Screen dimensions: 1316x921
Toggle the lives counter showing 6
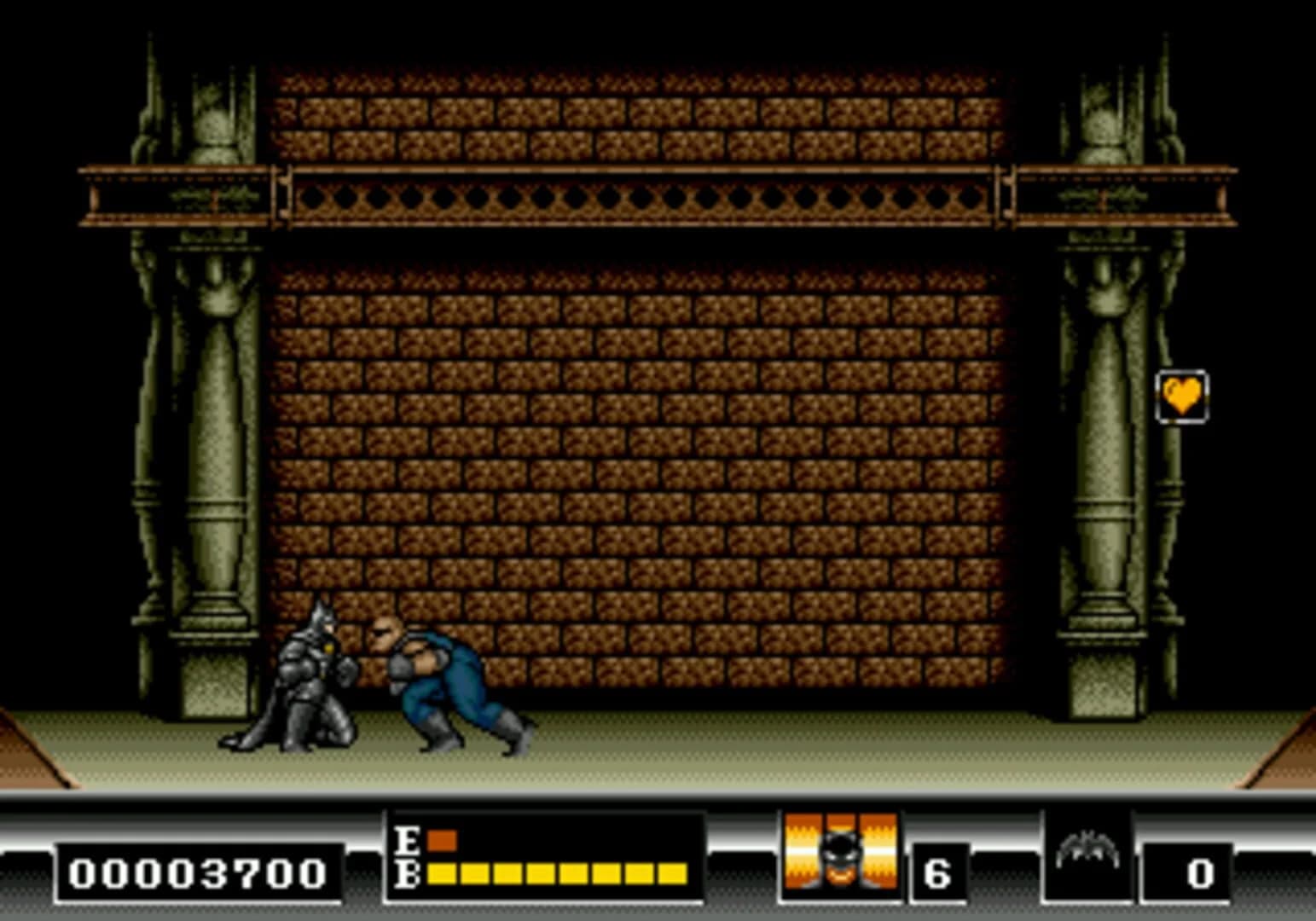tap(938, 872)
